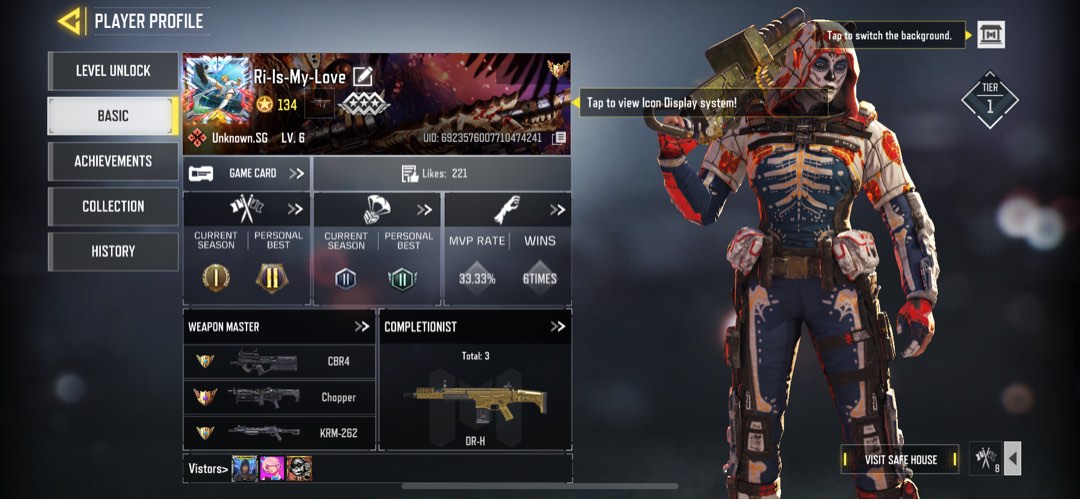Visit the Safe House
Screen dimensions: 1080x500
point(900,459)
